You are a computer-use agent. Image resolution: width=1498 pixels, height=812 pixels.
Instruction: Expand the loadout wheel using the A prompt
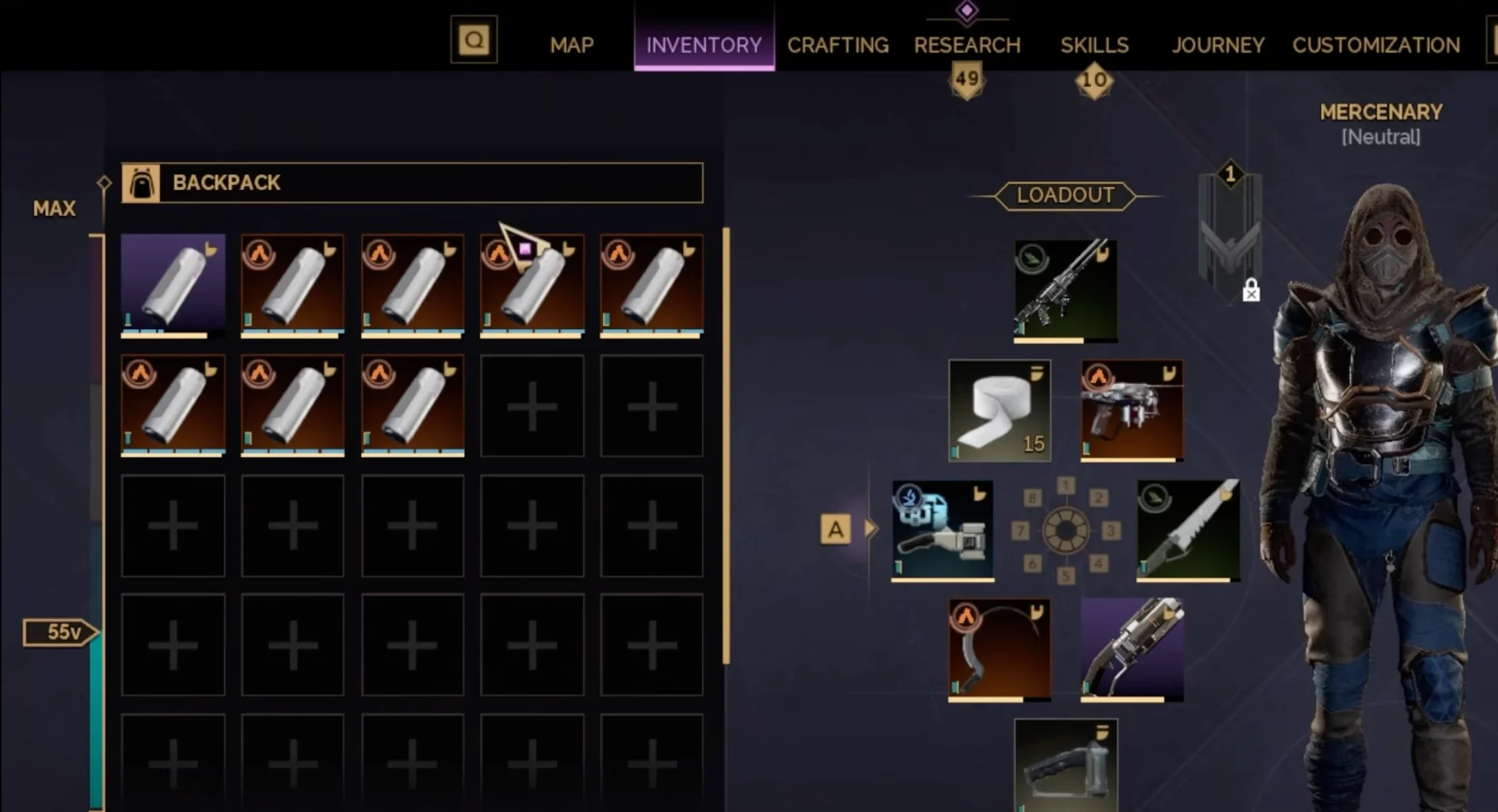coord(837,528)
